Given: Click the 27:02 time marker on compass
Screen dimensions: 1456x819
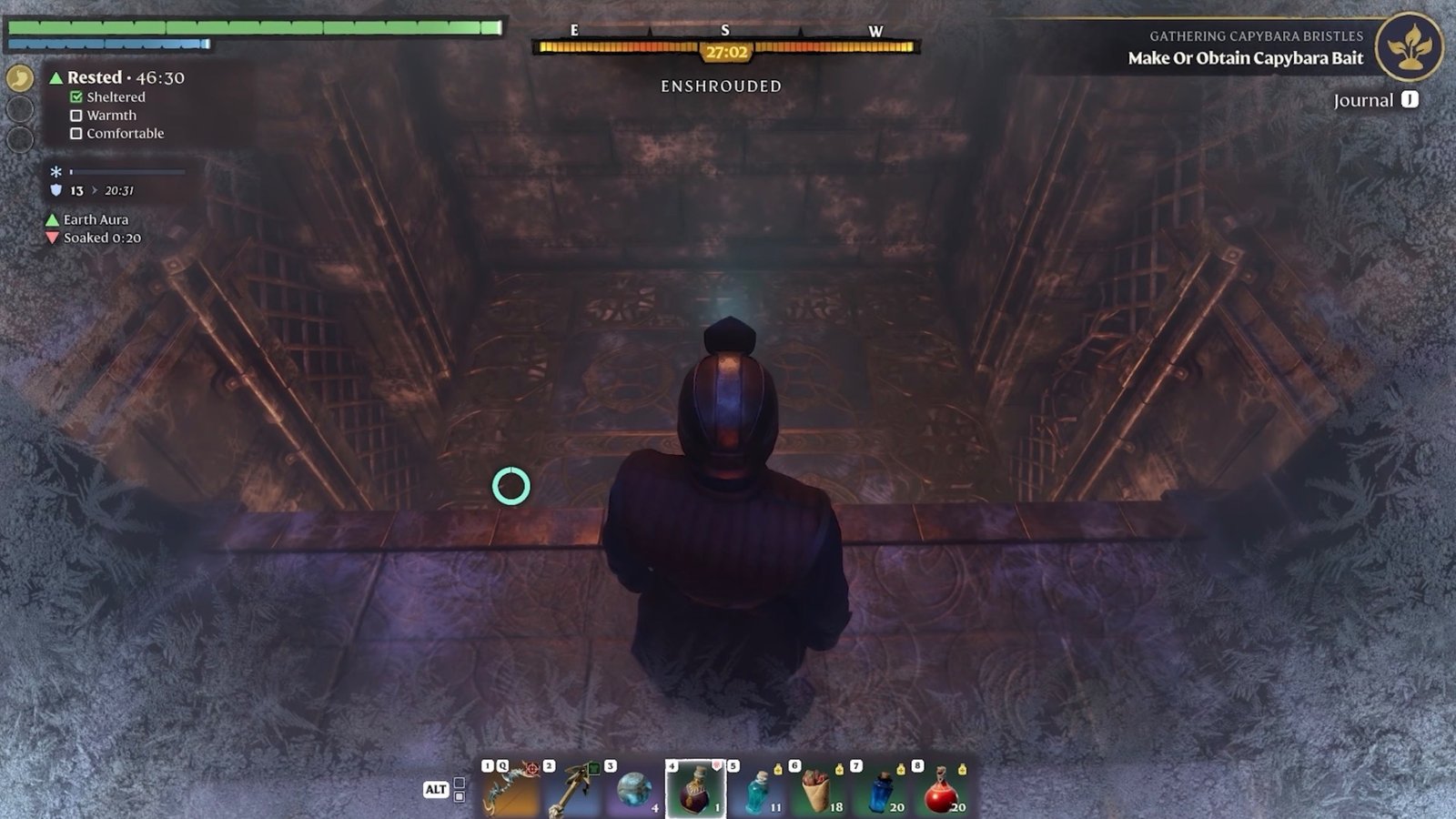Looking at the screenshot, I should coord(728,53).
